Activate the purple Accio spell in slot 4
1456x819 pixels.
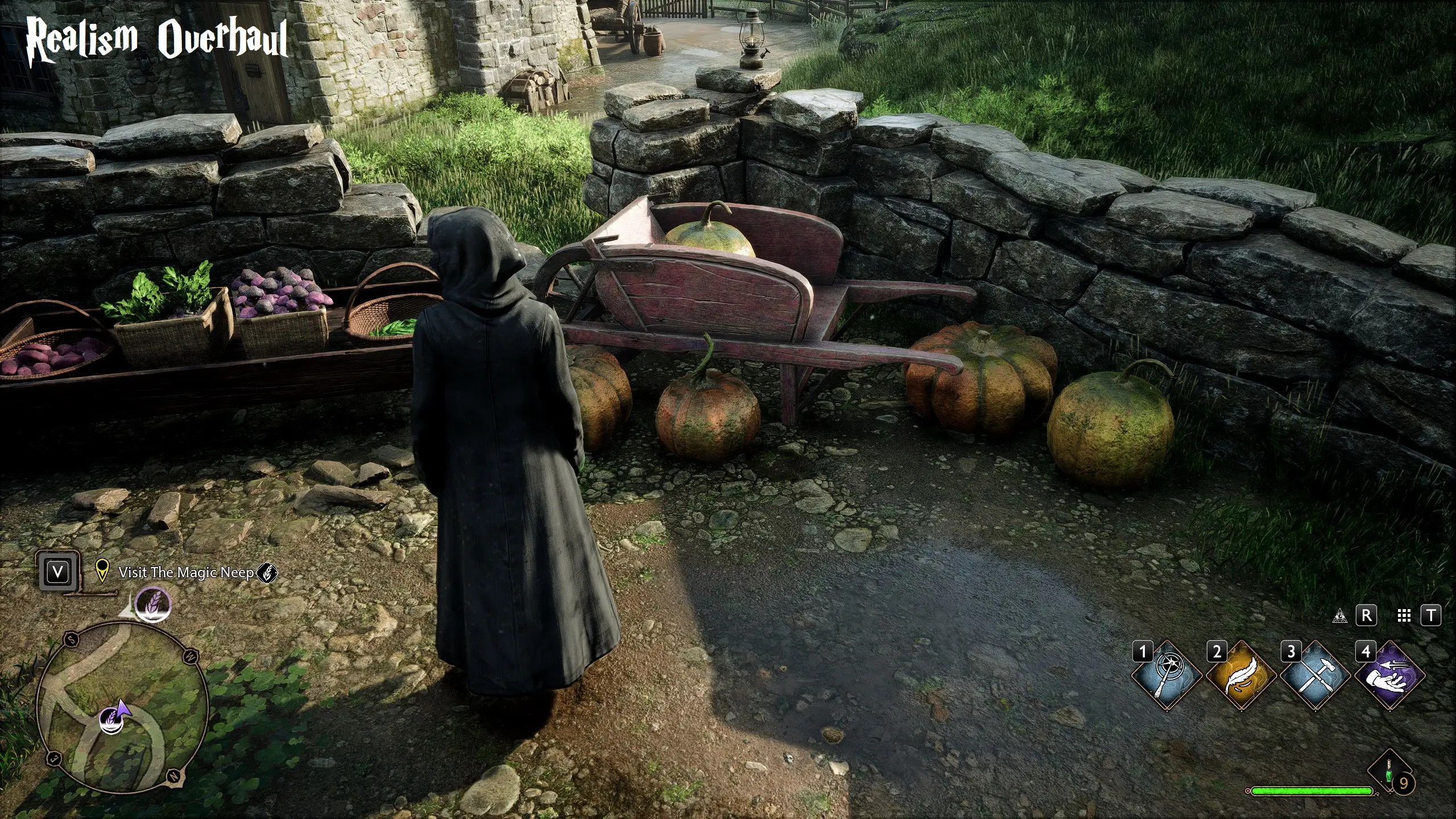point(1390,676)
